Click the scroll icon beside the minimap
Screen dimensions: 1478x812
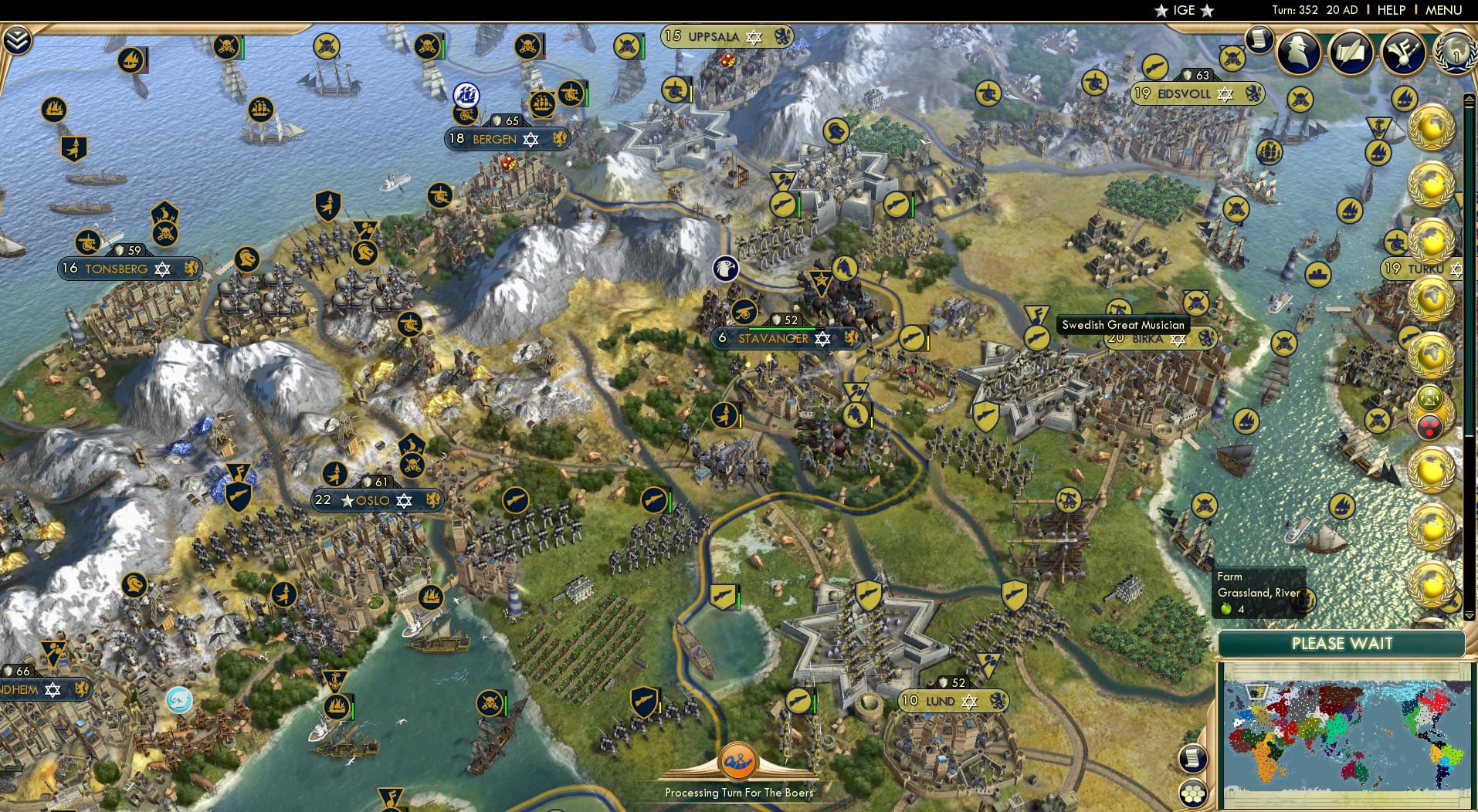click(1194, 760)
